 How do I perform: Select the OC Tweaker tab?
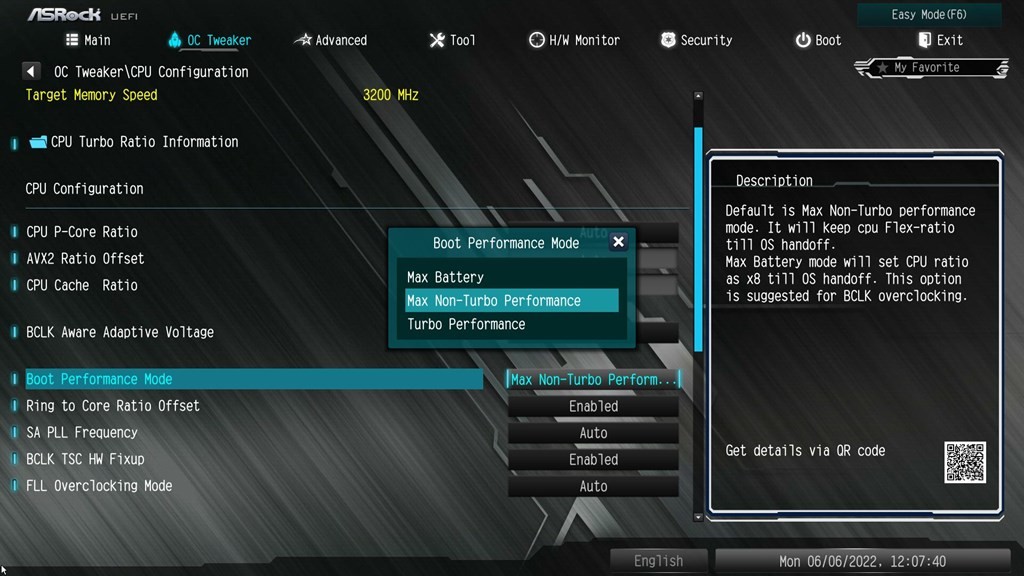pos(210,40)
